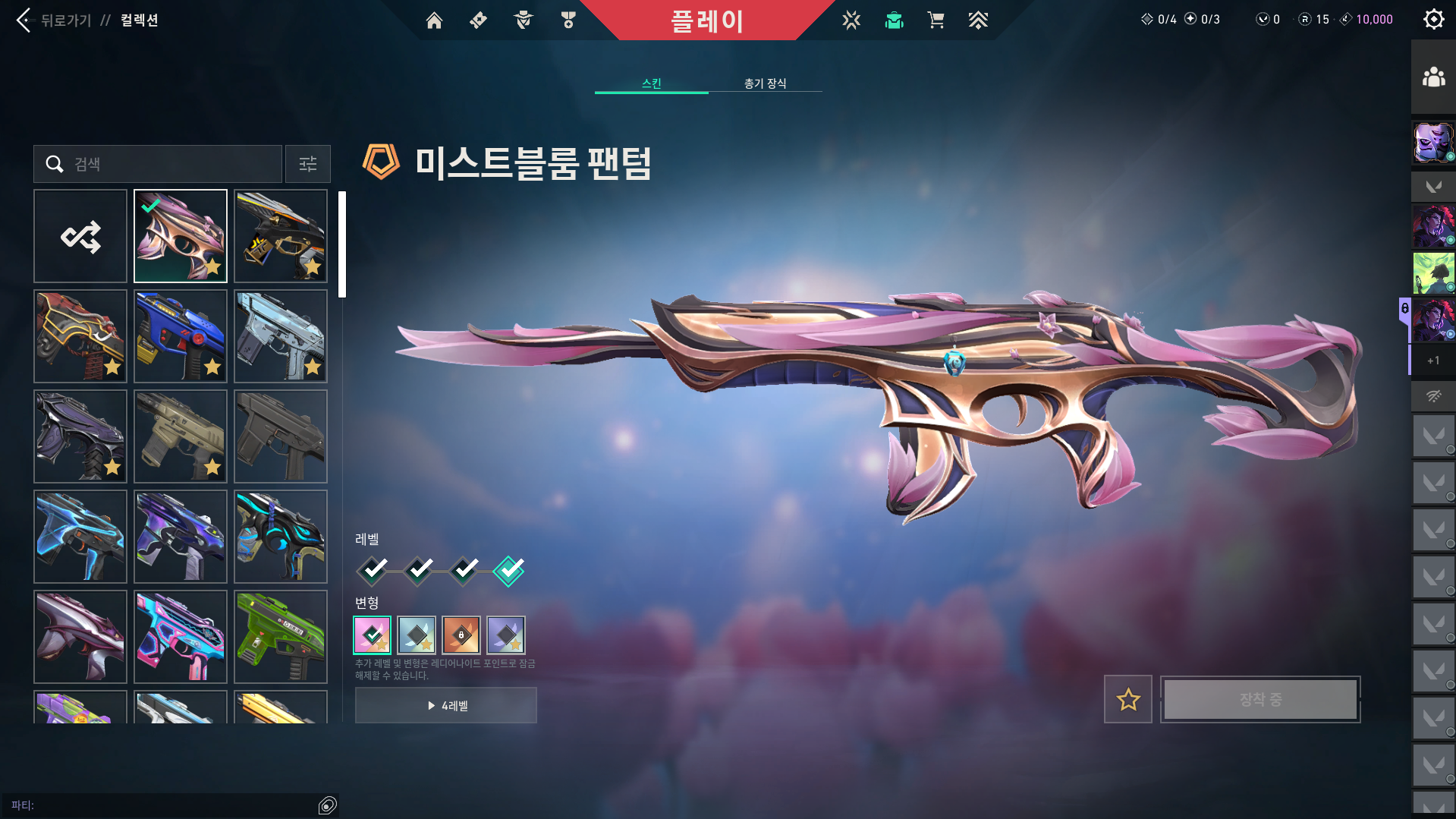Select the locked third variant swatch
Image resolution: width=1456 pixels, height=819 pixels.
(461, 635)
